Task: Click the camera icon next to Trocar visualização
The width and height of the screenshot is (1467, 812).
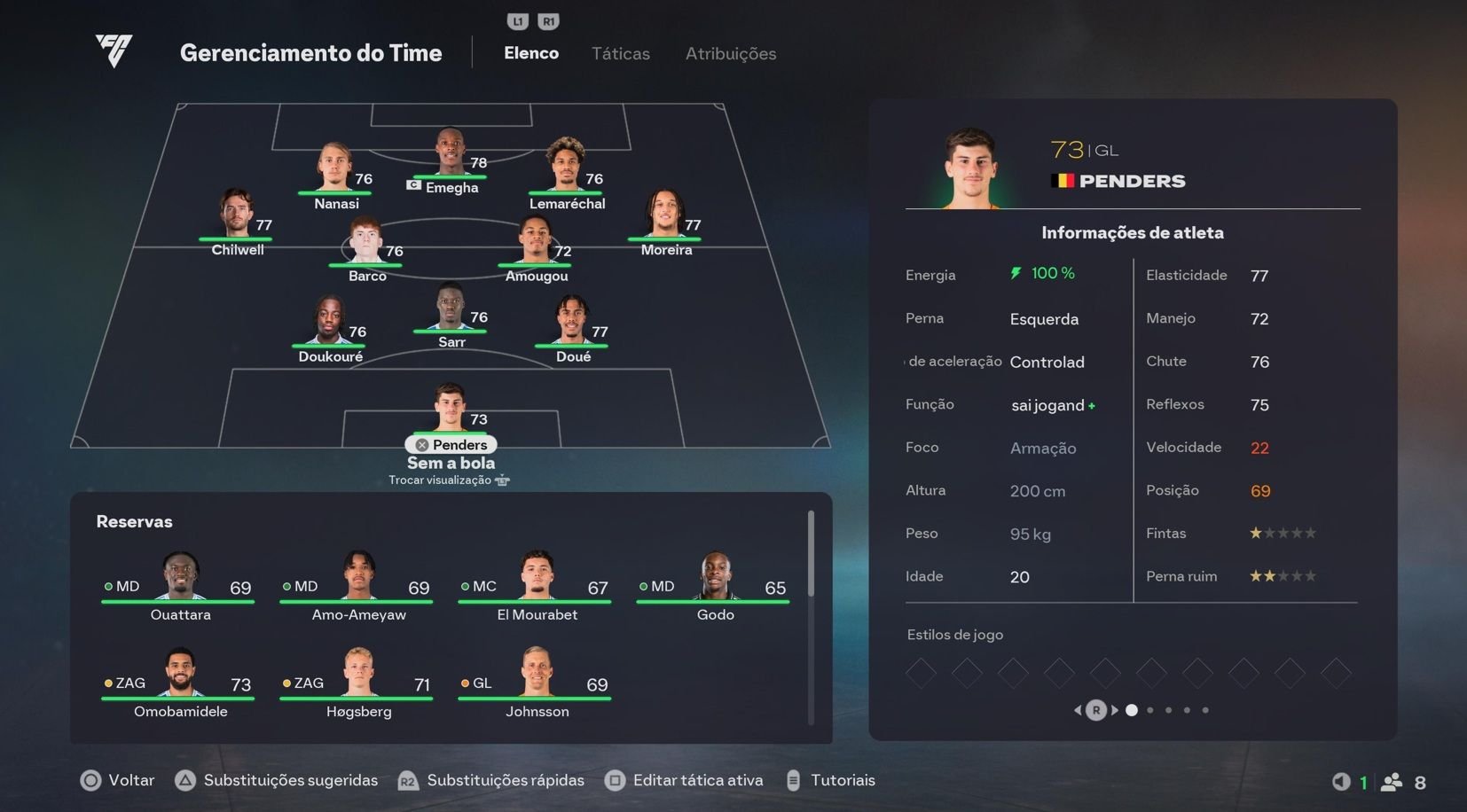Action: (x=503, y=480)
